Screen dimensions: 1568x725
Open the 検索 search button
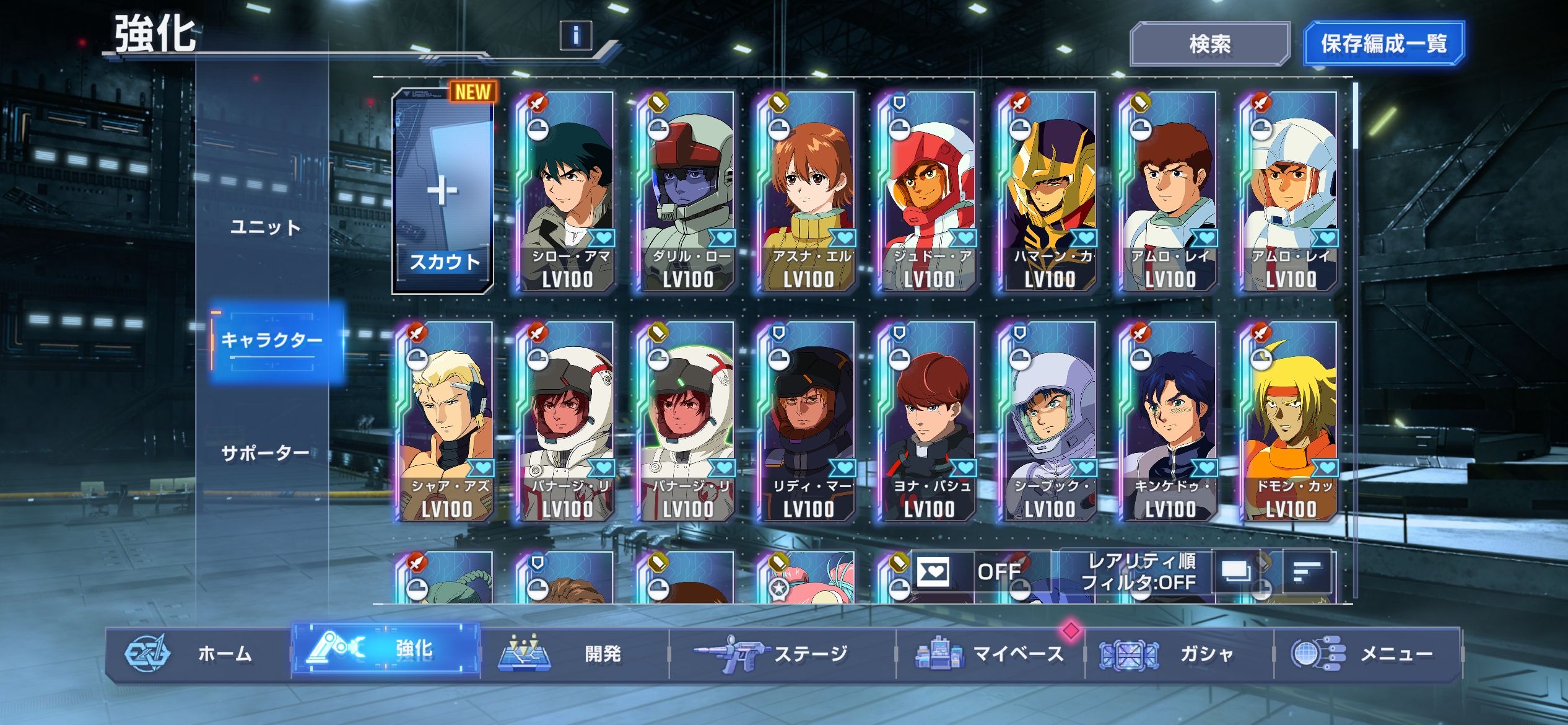click(x=1209, y=44)
